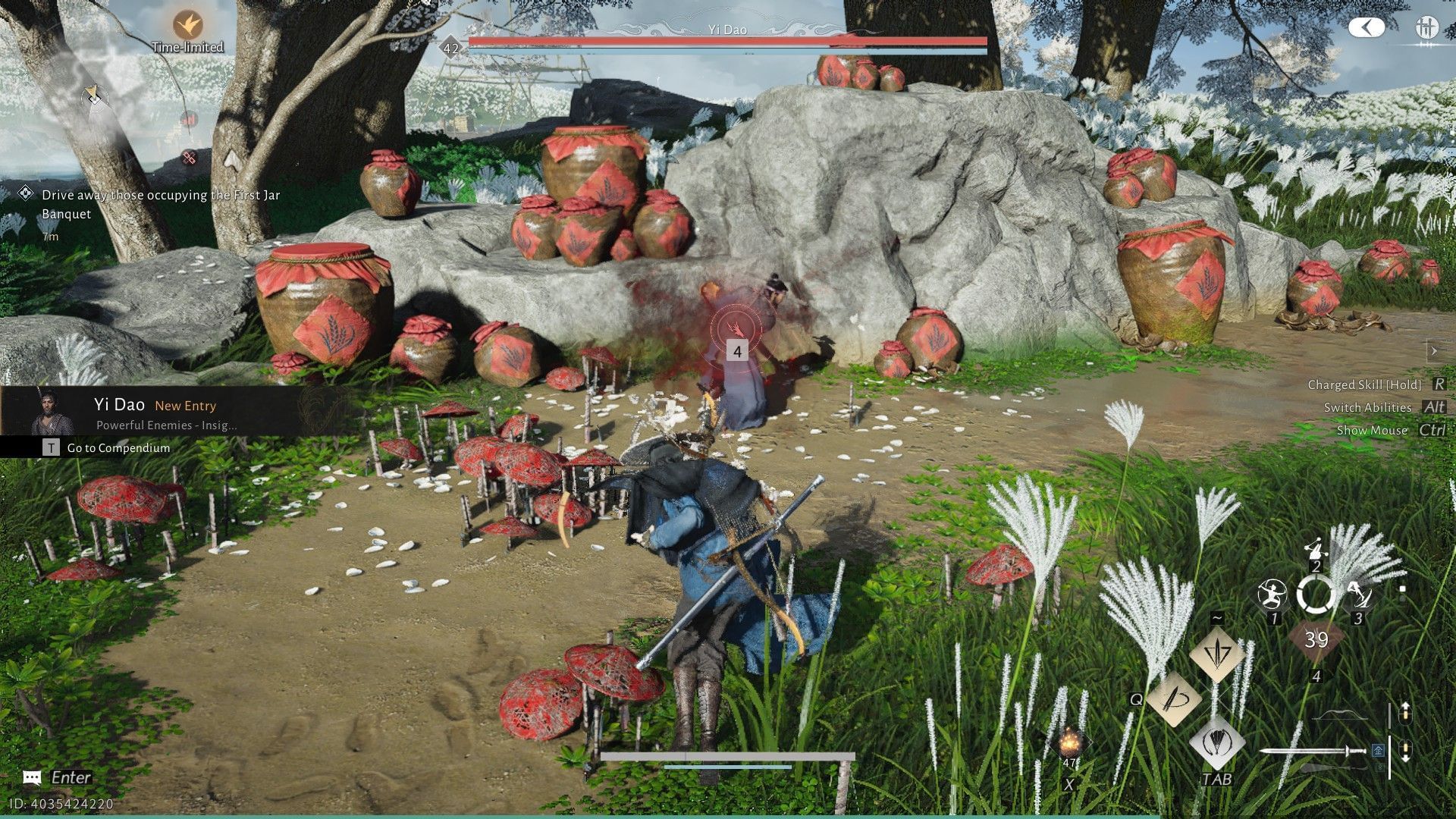
Task: Toggle the diamond item counter showing 39
Action: point(1316,640)
